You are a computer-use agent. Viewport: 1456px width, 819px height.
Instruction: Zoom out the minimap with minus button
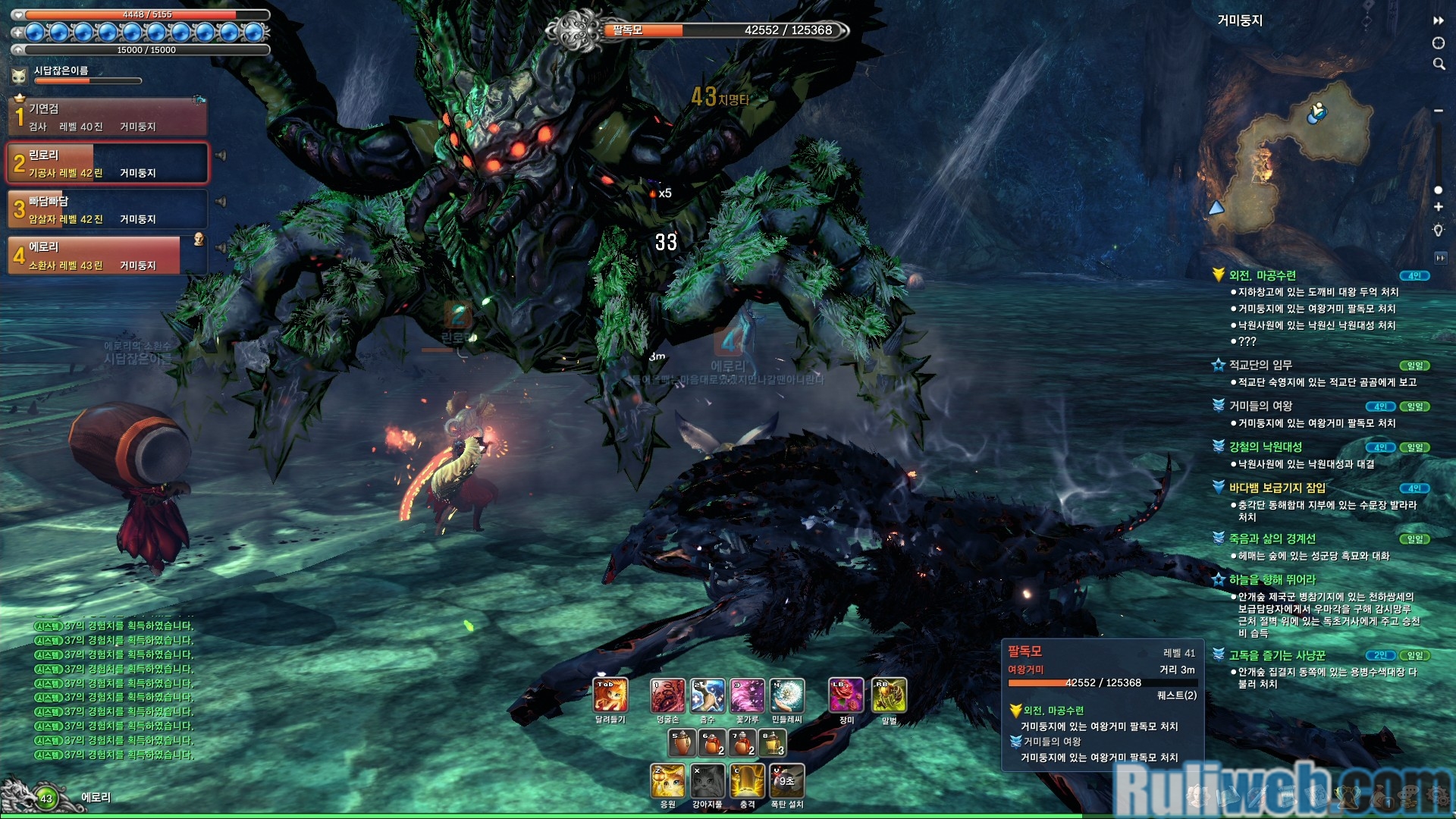[x=1439, y=111]
